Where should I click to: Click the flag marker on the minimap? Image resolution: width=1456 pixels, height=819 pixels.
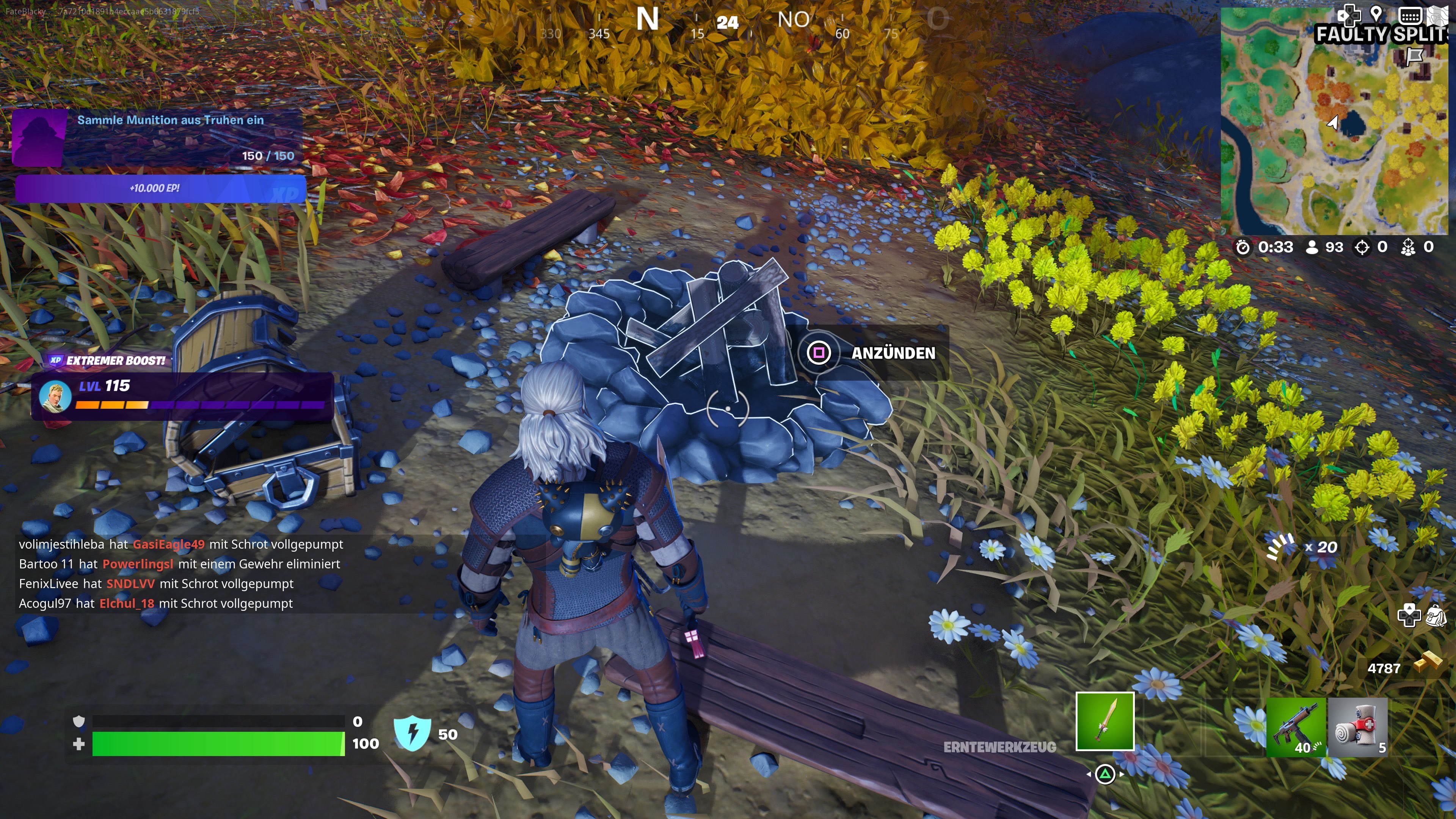1414,56
